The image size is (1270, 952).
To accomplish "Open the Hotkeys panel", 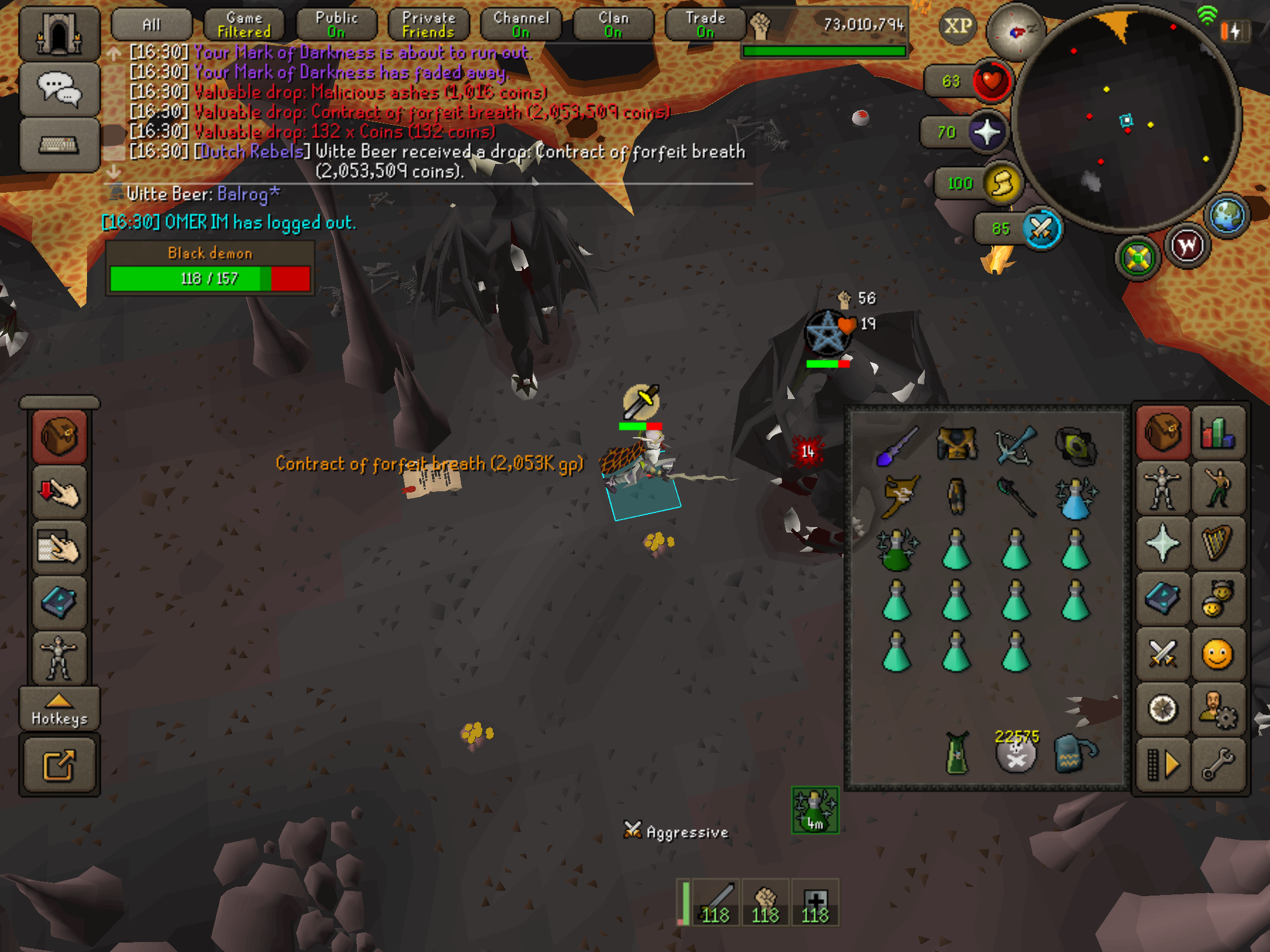I will point(59,710).
